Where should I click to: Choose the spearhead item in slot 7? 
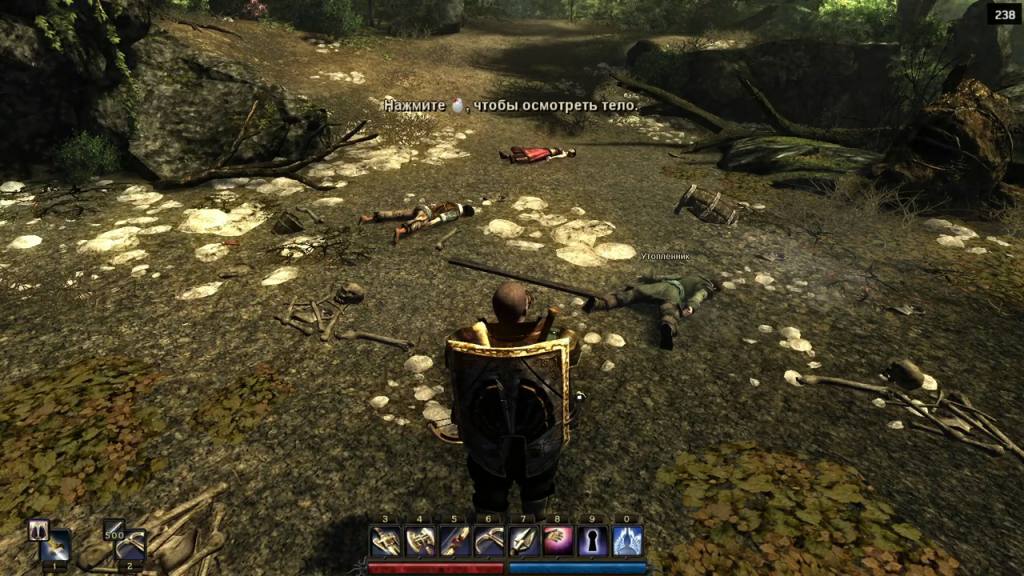(524, 541)
